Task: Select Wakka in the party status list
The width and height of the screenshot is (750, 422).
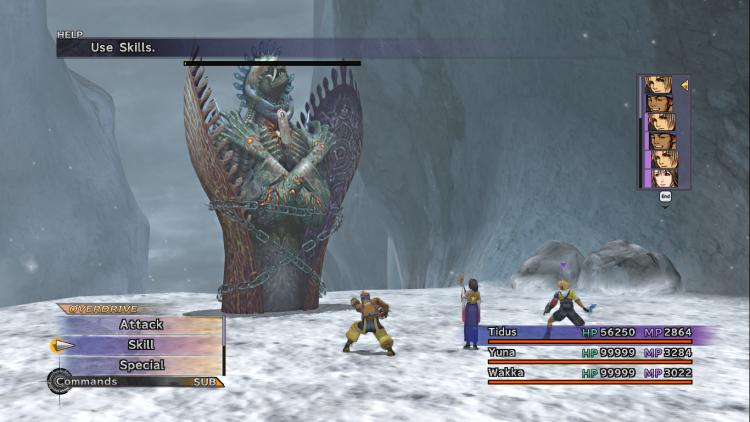Action: [507, 373]
